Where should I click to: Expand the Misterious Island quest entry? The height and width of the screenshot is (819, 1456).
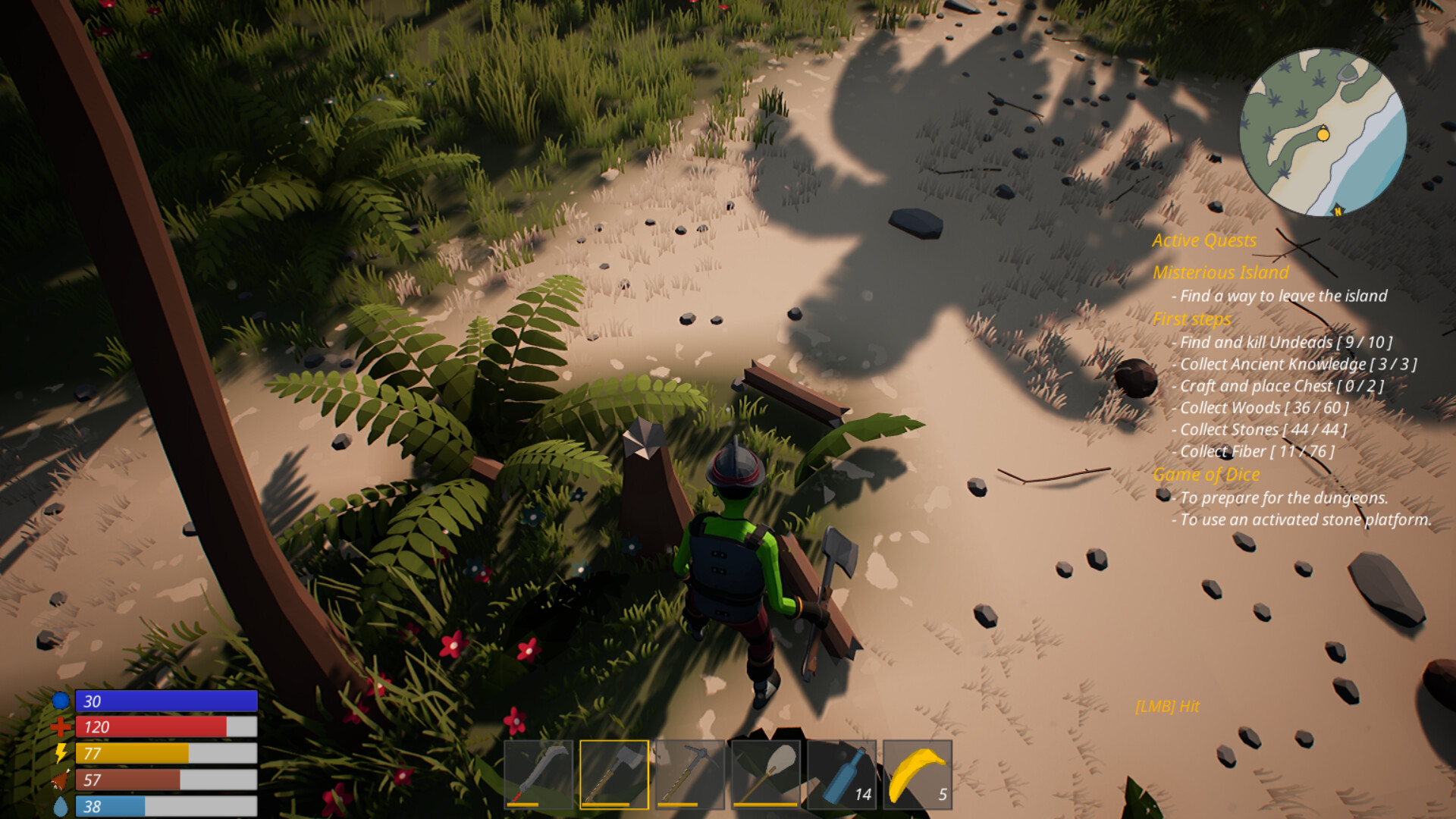coord(1221,273)
